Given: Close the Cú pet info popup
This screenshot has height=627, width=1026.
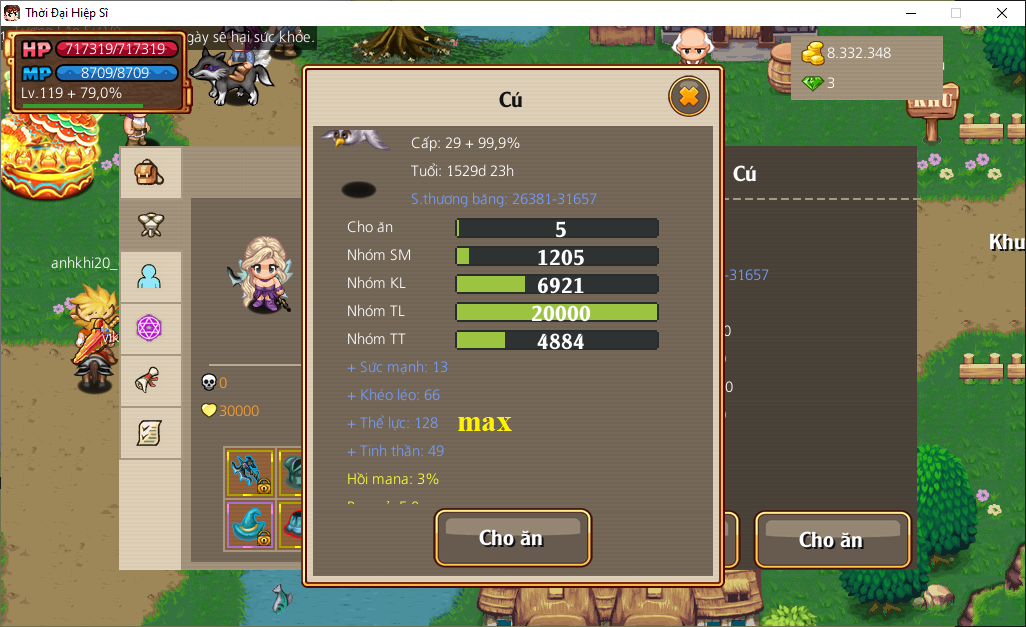Looking at the screenshot, I should tap(688, 97).
